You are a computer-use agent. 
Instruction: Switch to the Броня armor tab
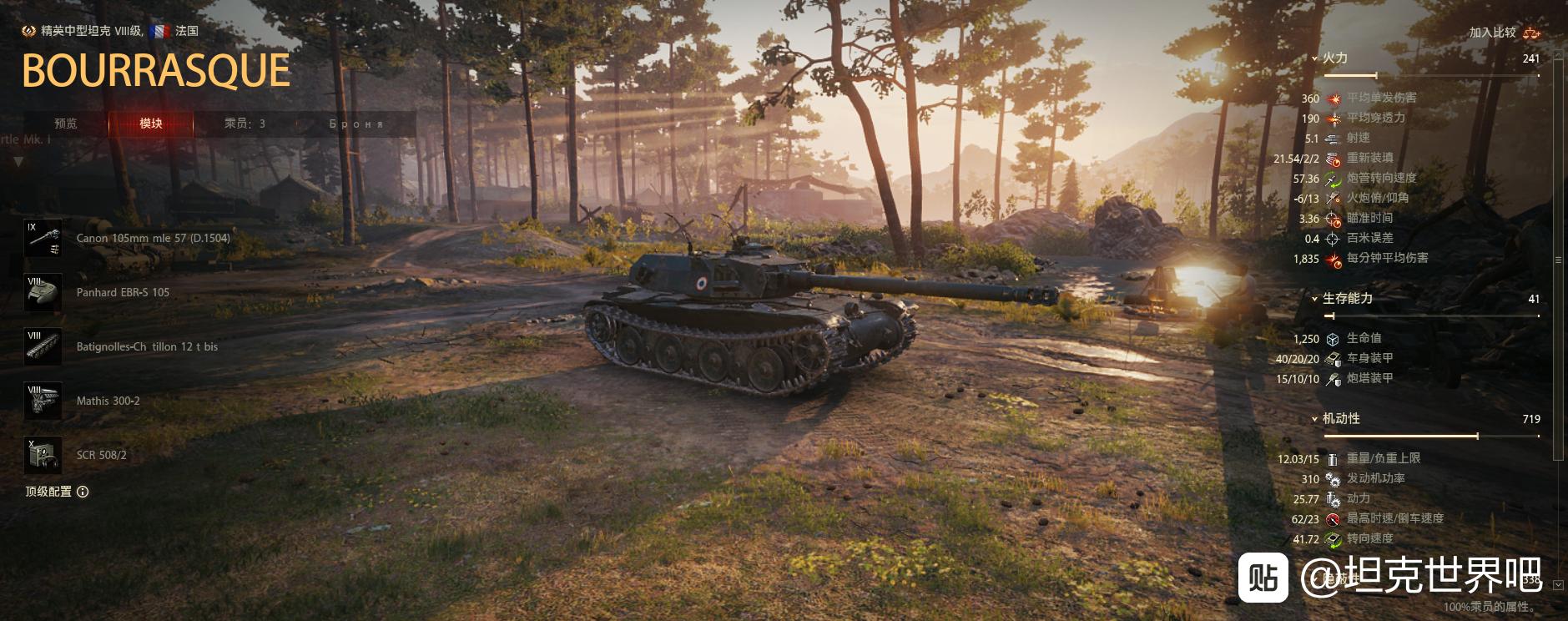tap(356, 124)
